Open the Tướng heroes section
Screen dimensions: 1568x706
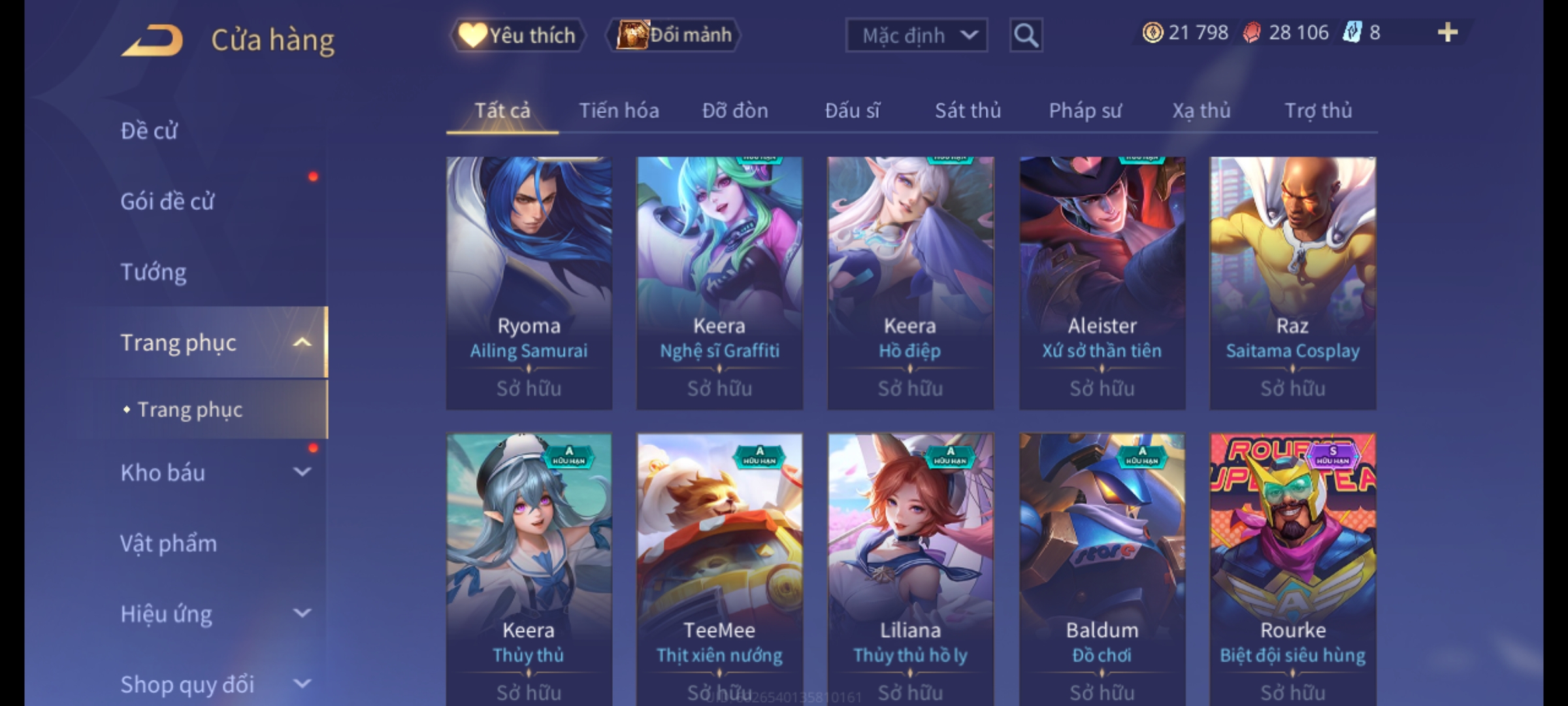tap(154, 272)
